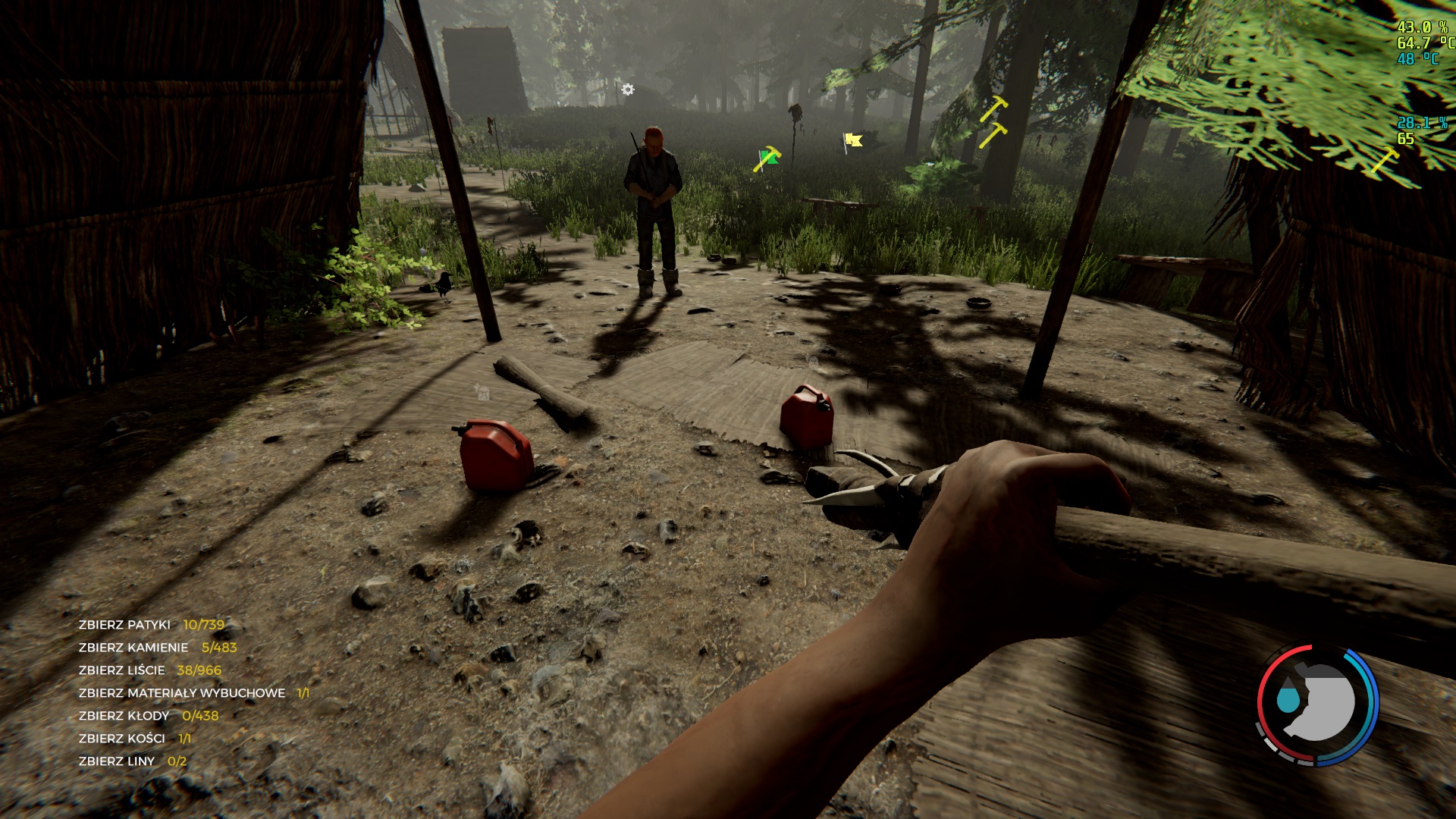Image resolution: width=1456 pixels, height=819 pixels.
Task: Select the Zbierz Patyki list entry
Action: pos(151,625)
